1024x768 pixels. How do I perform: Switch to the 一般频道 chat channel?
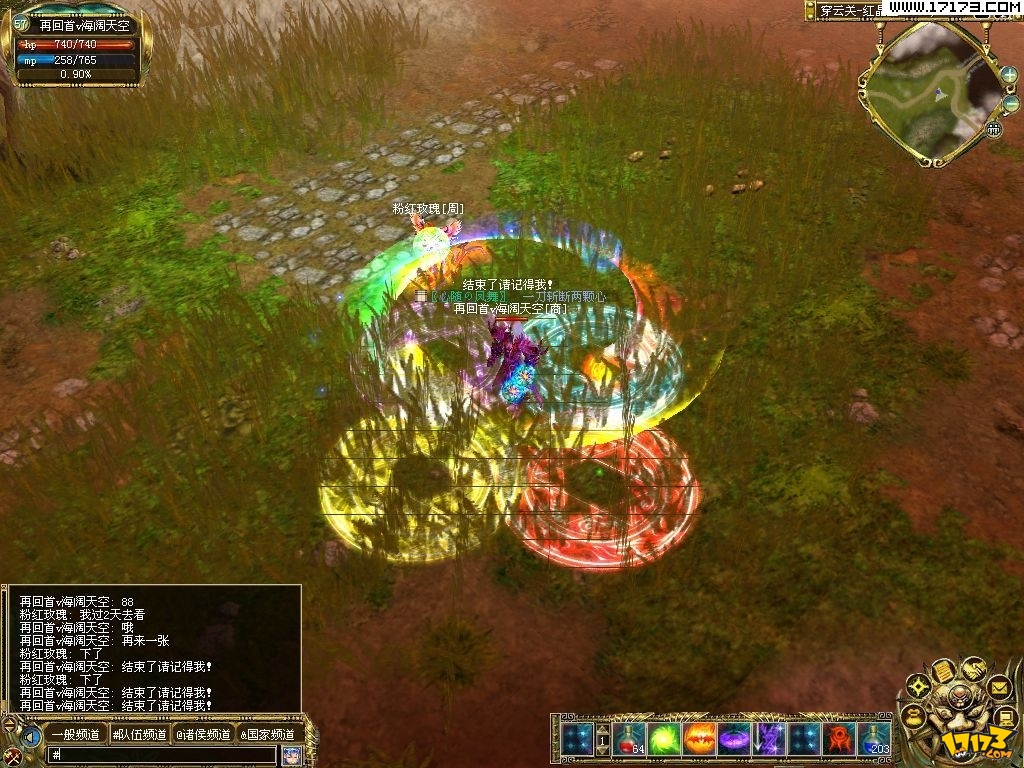pyautogui.click(x=75, y=735)
